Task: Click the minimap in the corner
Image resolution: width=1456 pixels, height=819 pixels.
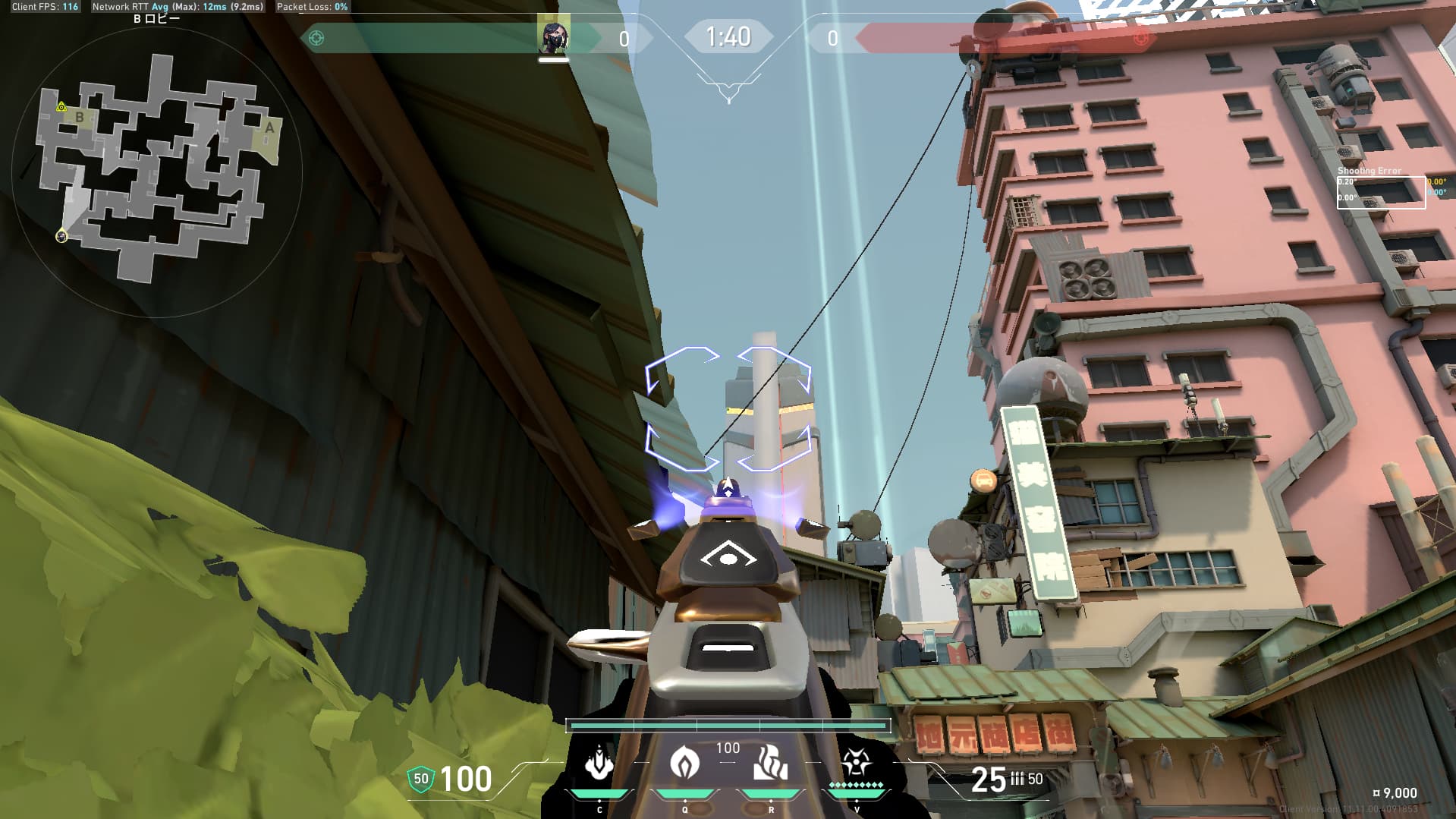Action: tap(156, 171)
